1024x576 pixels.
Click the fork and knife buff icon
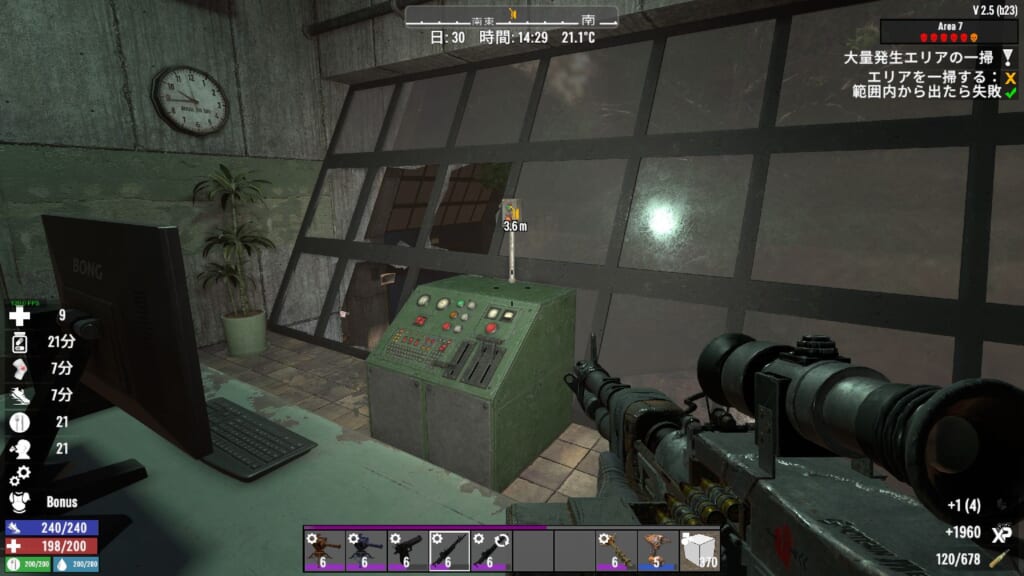coord(19,422)
